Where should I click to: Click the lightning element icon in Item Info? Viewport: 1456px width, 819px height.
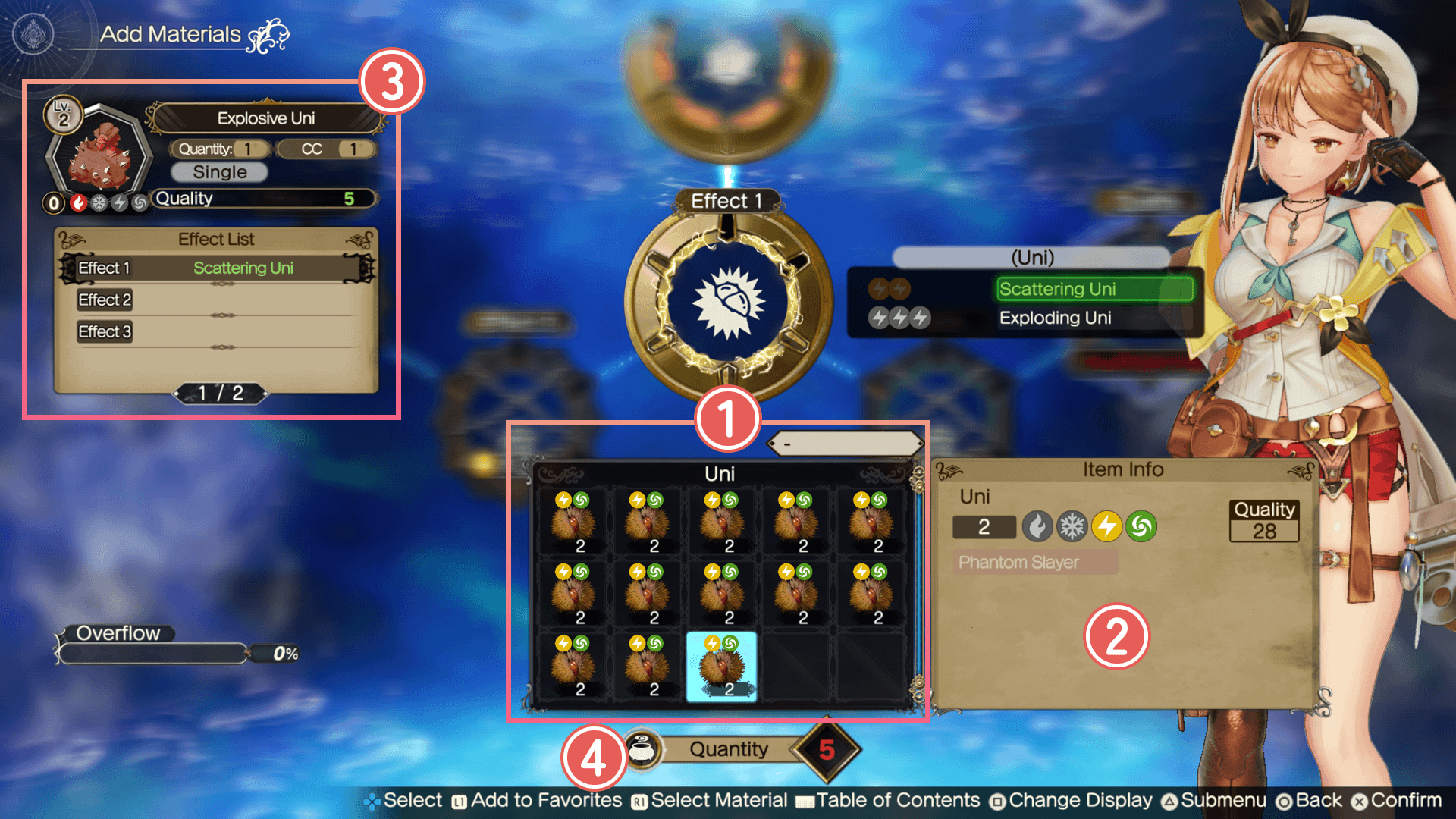click(x=1106, y=526)
